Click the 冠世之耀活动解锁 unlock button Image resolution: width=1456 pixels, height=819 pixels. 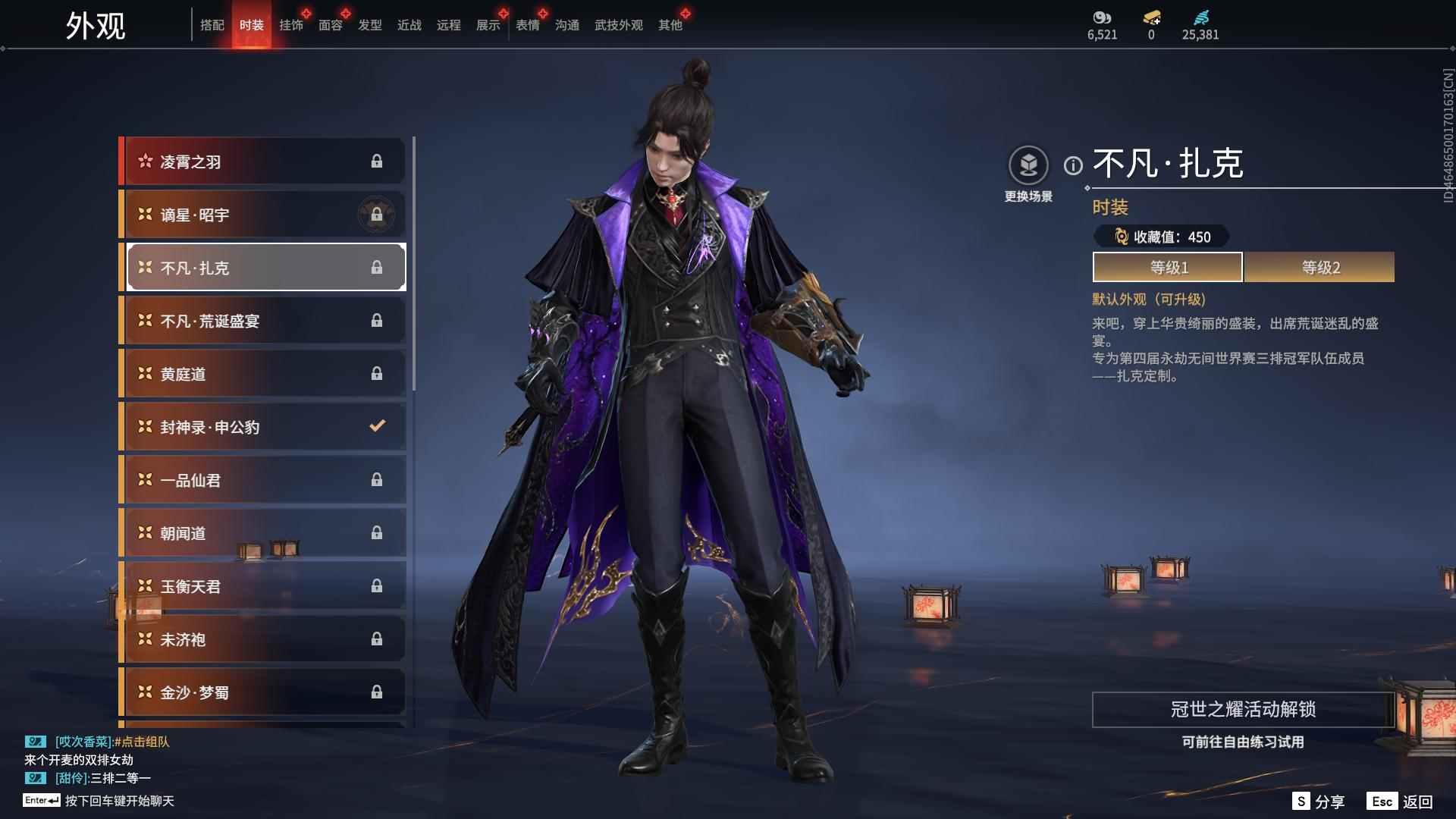1243,710
